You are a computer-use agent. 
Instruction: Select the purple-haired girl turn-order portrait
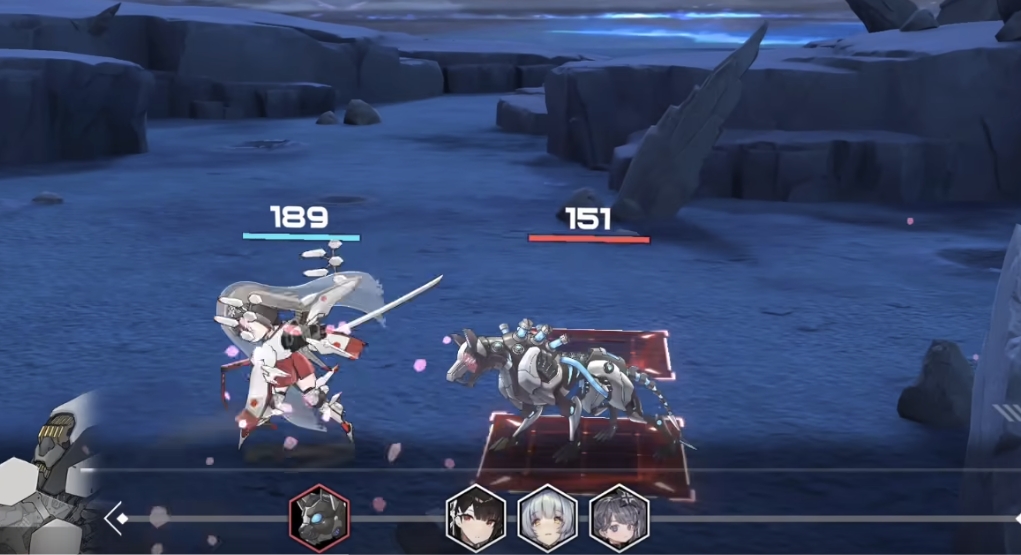[619, 518]
